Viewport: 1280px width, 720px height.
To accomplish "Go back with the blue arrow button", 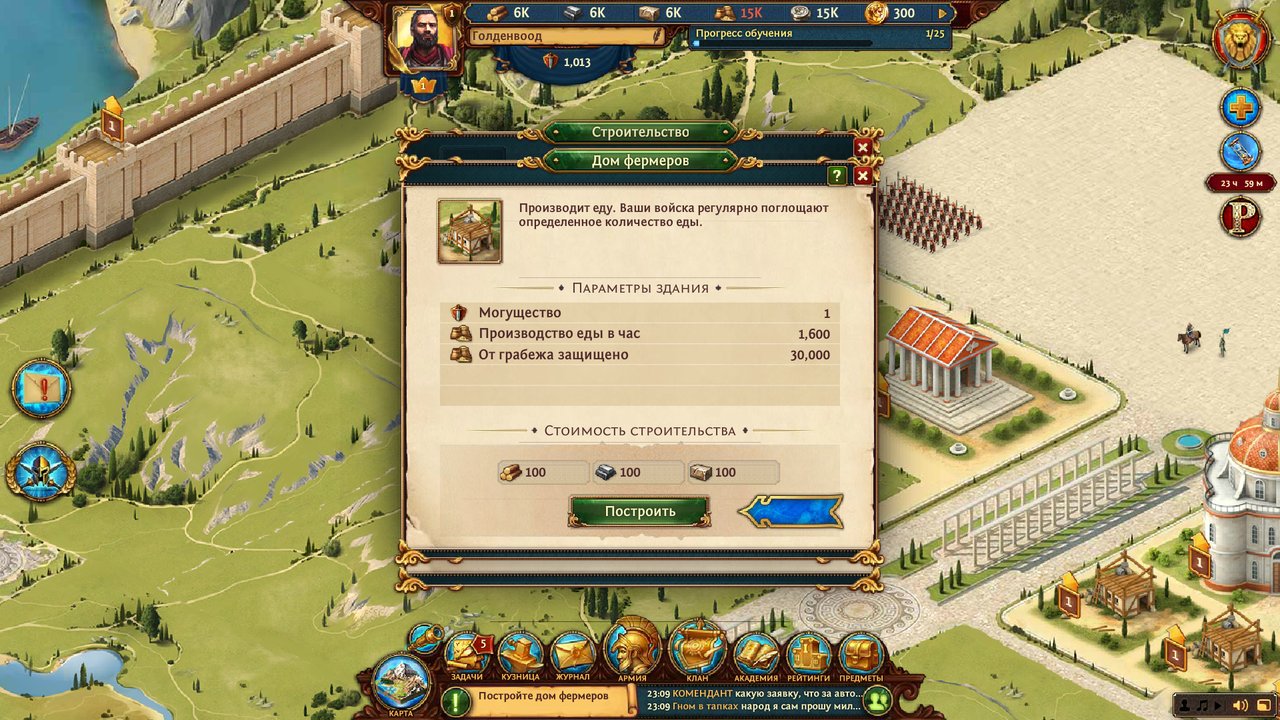I will 791,511.
